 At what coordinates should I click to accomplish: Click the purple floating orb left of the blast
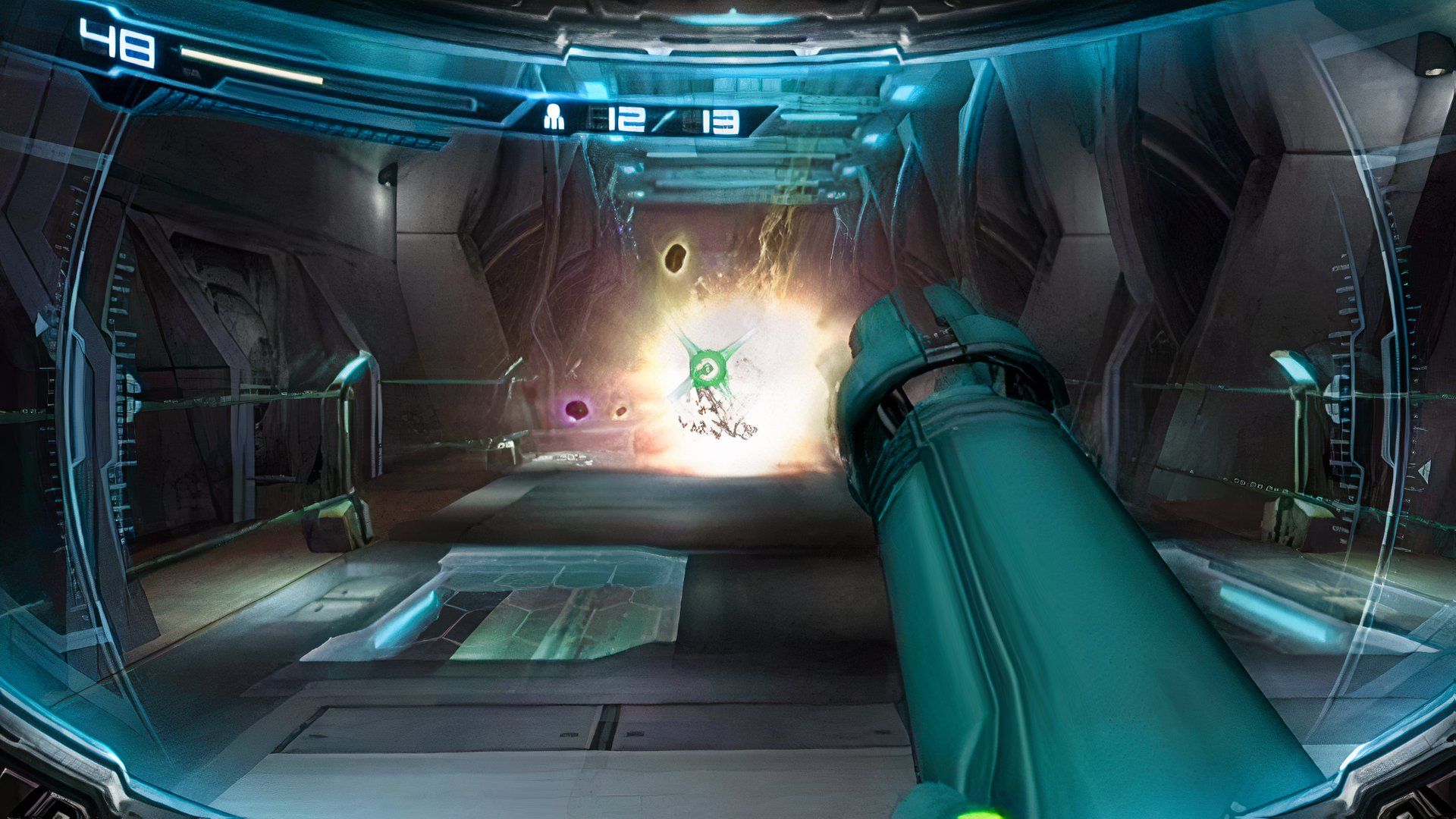point(576,410)
